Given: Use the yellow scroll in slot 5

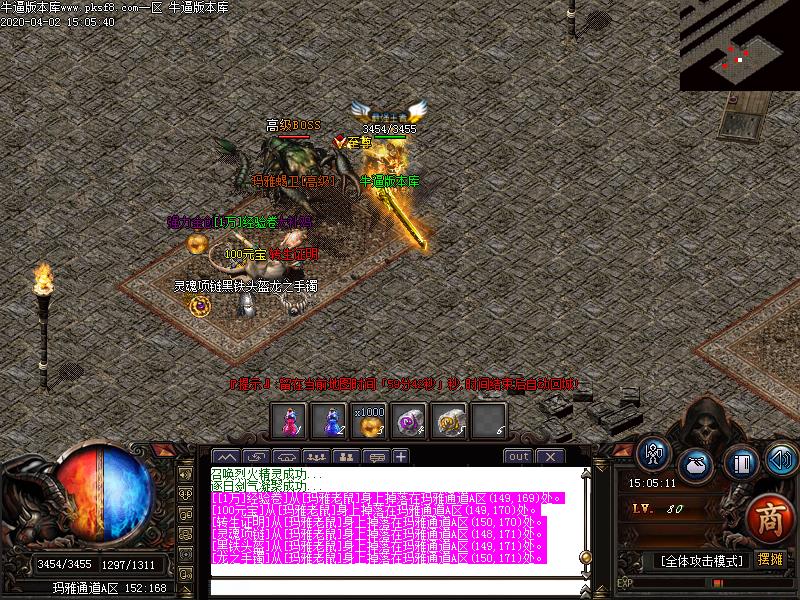Looking at the screenshot, I should click(x=449, y=422).
